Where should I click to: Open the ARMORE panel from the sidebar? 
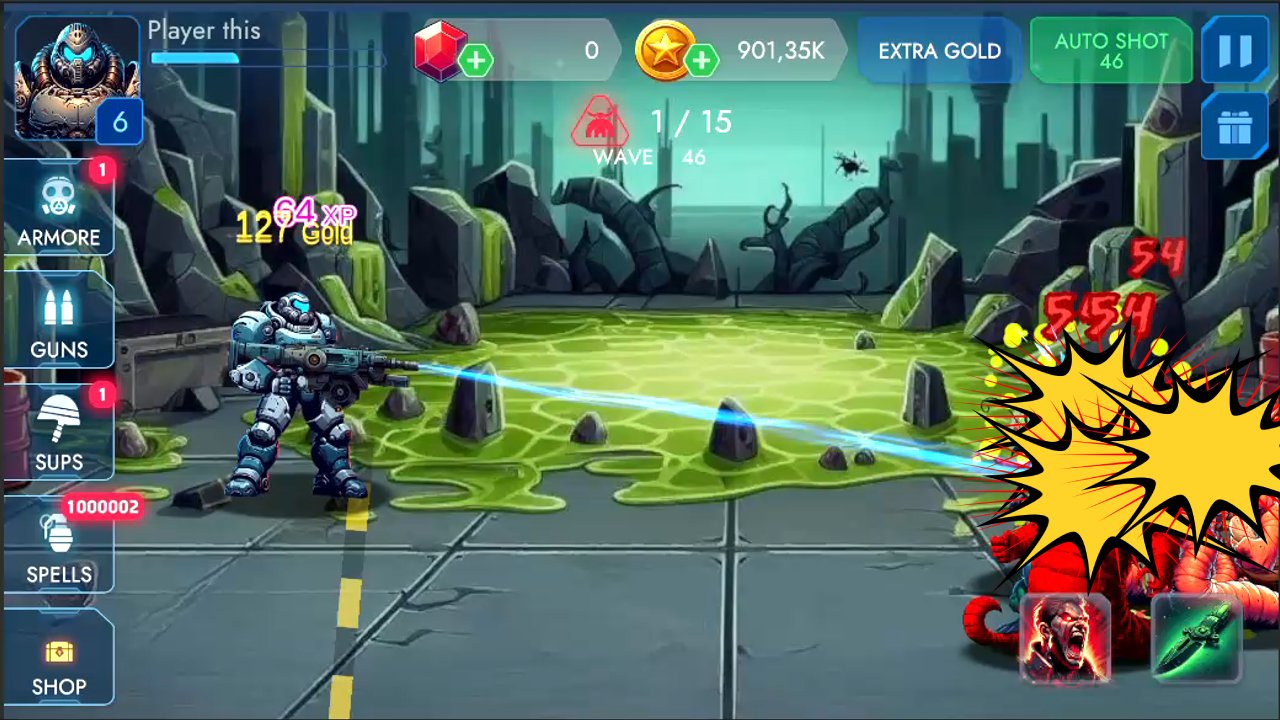(58, 211)
